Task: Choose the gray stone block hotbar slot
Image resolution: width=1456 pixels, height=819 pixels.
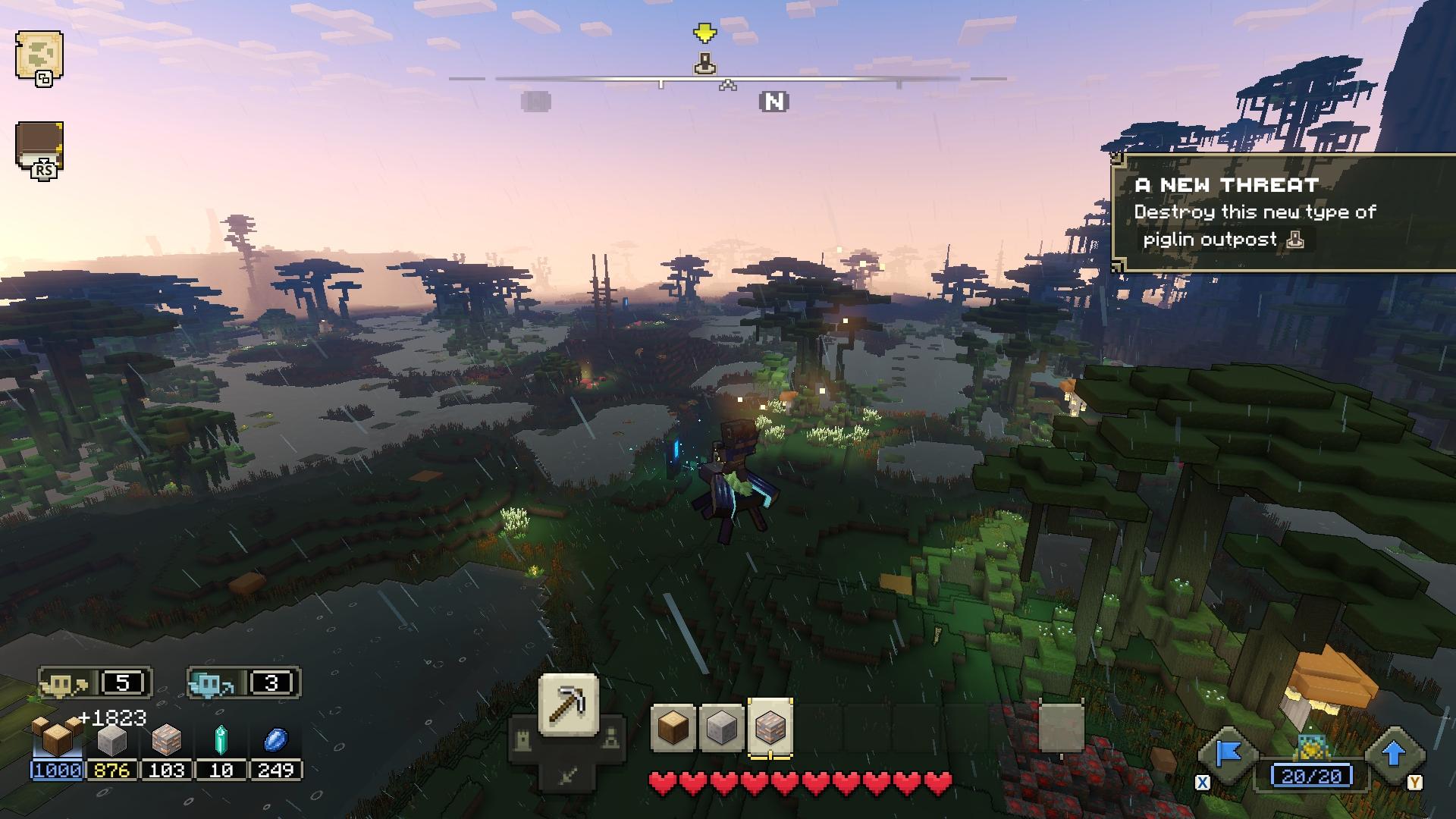Action: pyautogui.click(x=721, y=728)
